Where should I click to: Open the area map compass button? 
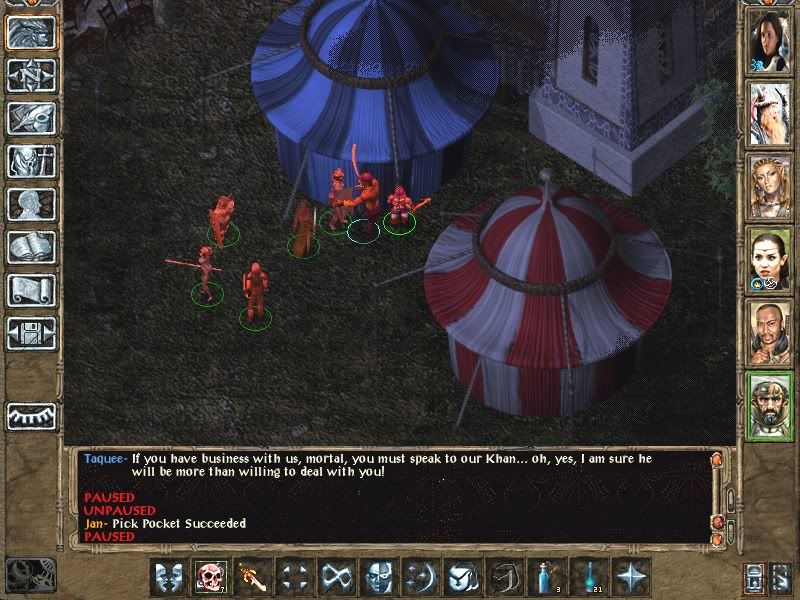[31, 76]
